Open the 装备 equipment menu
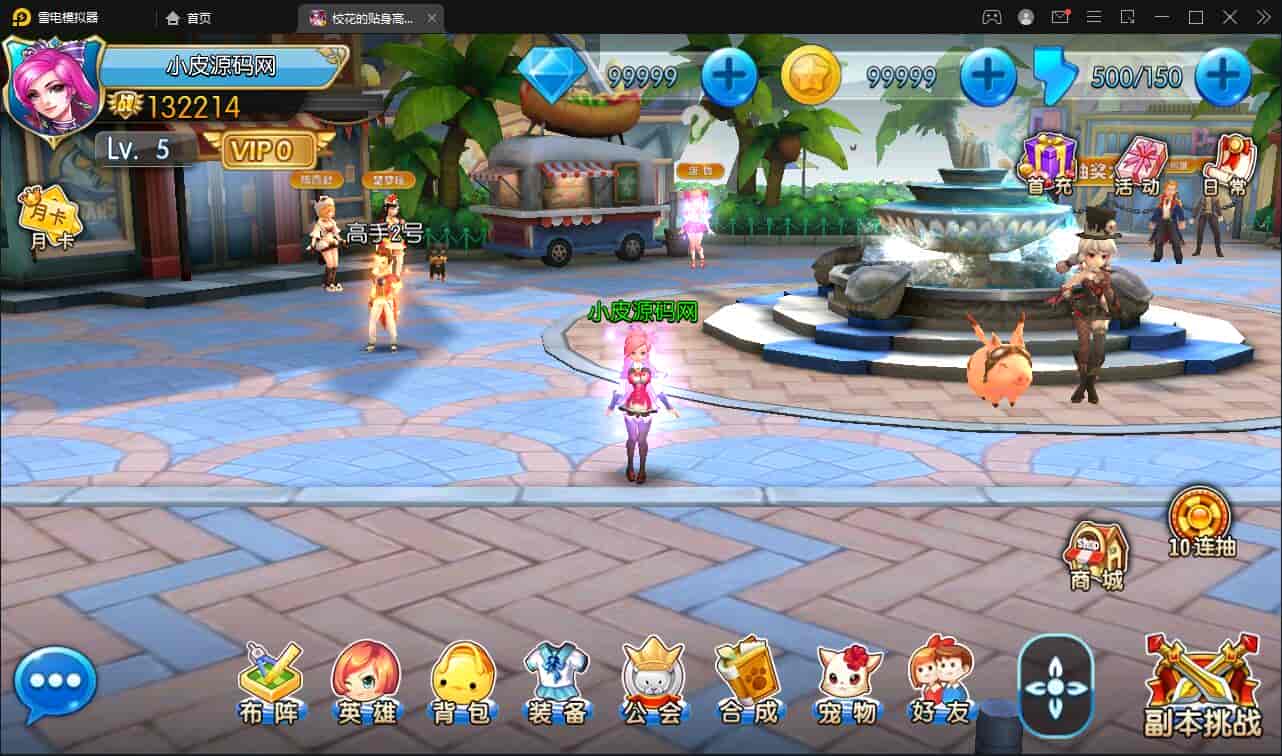This screenshot has height=756, width=1282. (557, 682)
